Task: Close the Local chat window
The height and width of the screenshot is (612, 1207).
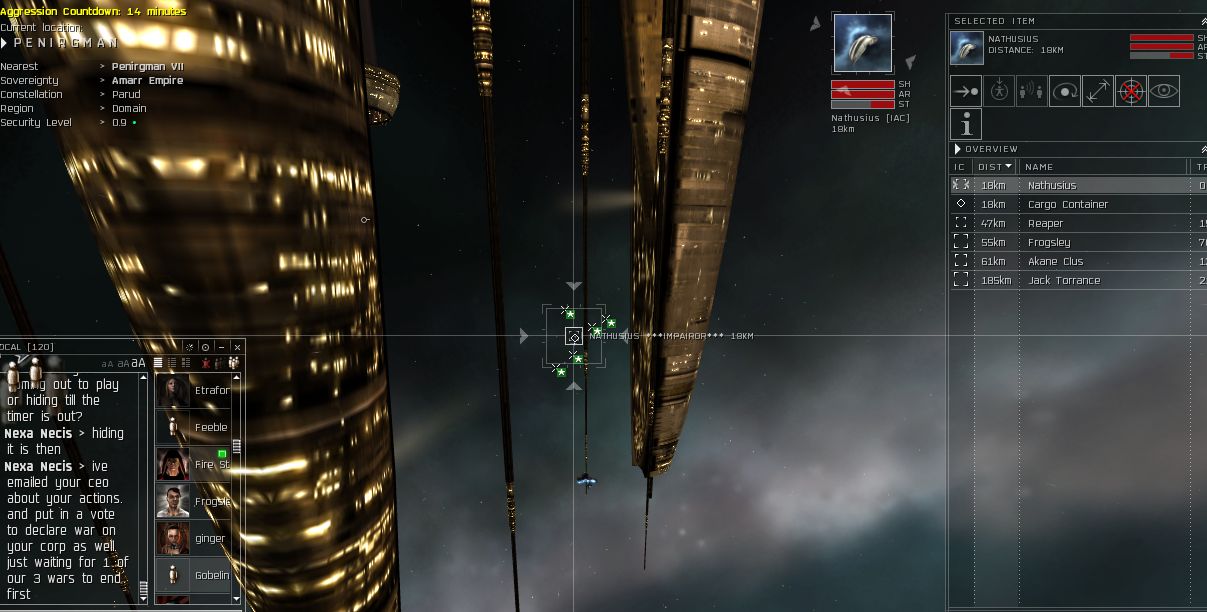Action: [x=237, y=347]
